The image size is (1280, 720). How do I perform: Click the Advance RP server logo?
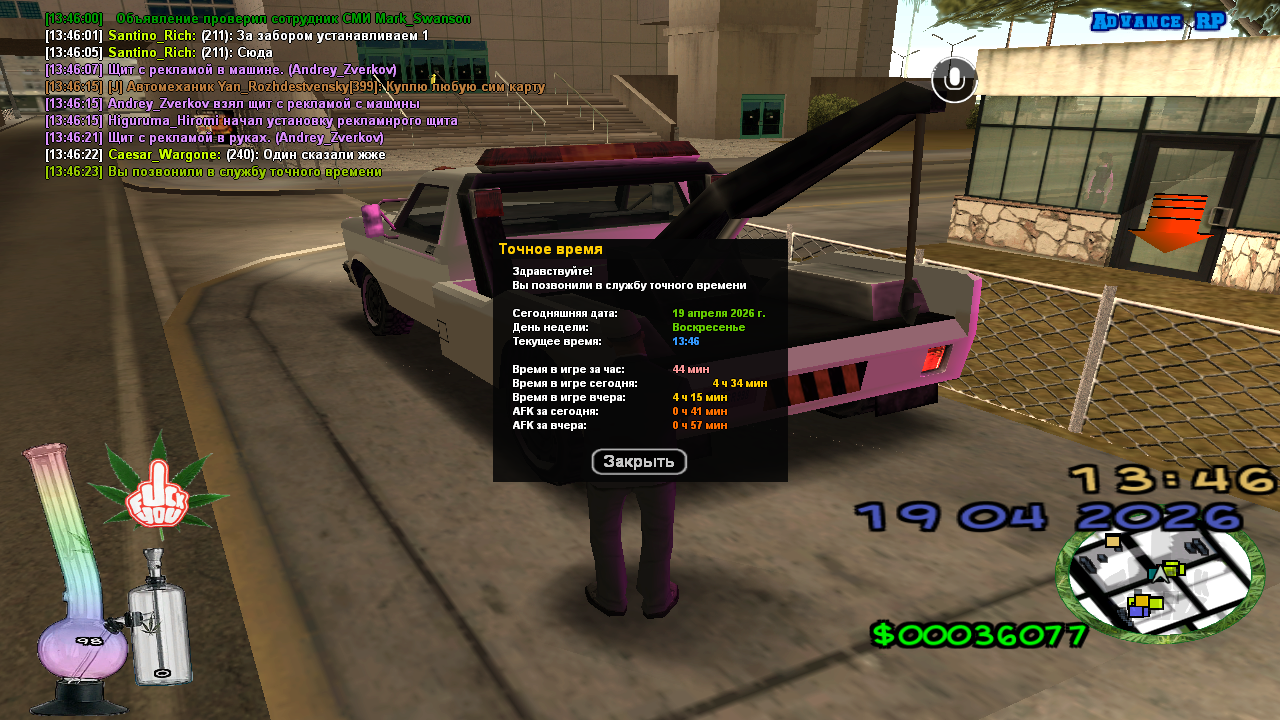click(x=1158, y=22)
